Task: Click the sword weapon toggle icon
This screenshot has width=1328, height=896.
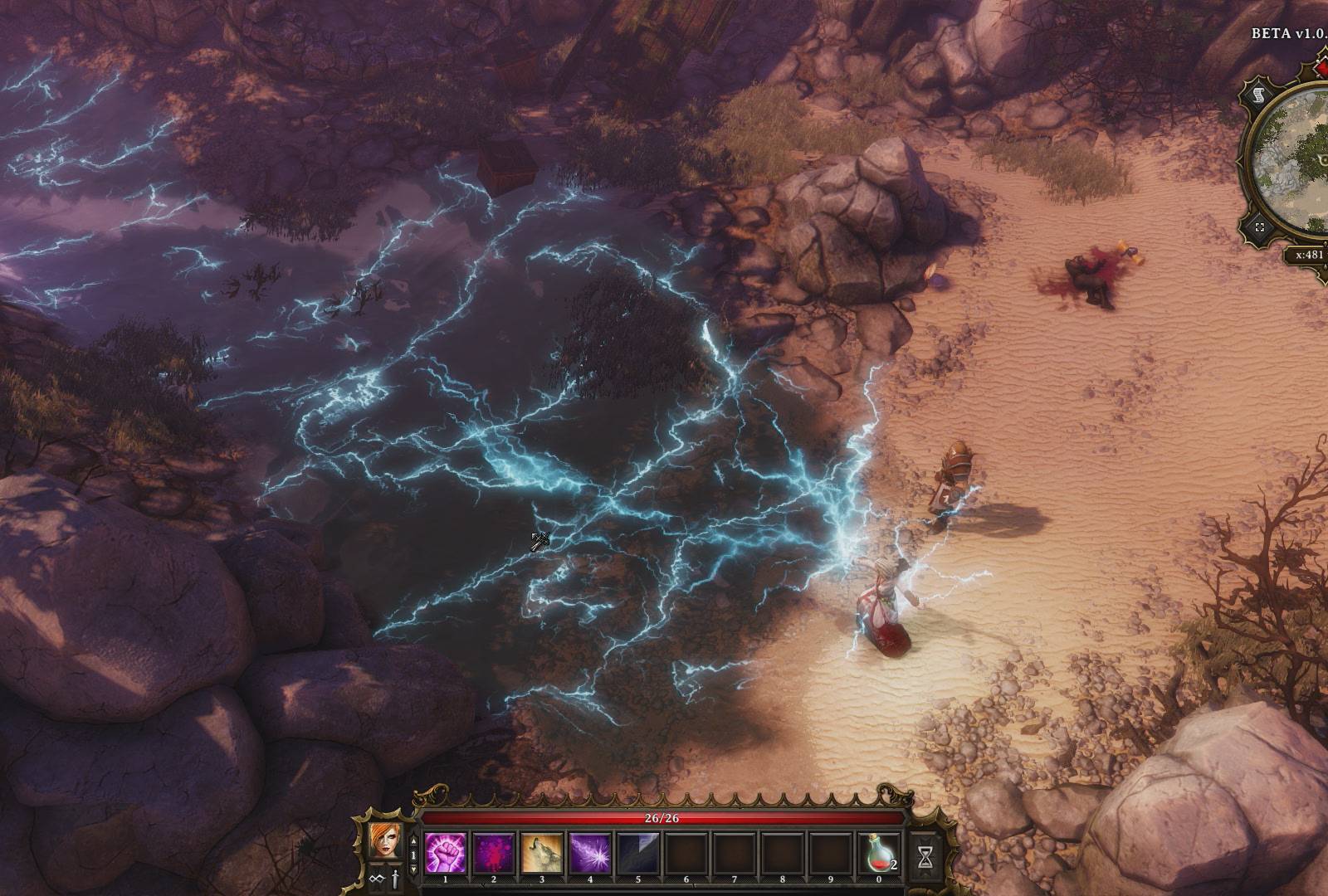Action: 396,878
